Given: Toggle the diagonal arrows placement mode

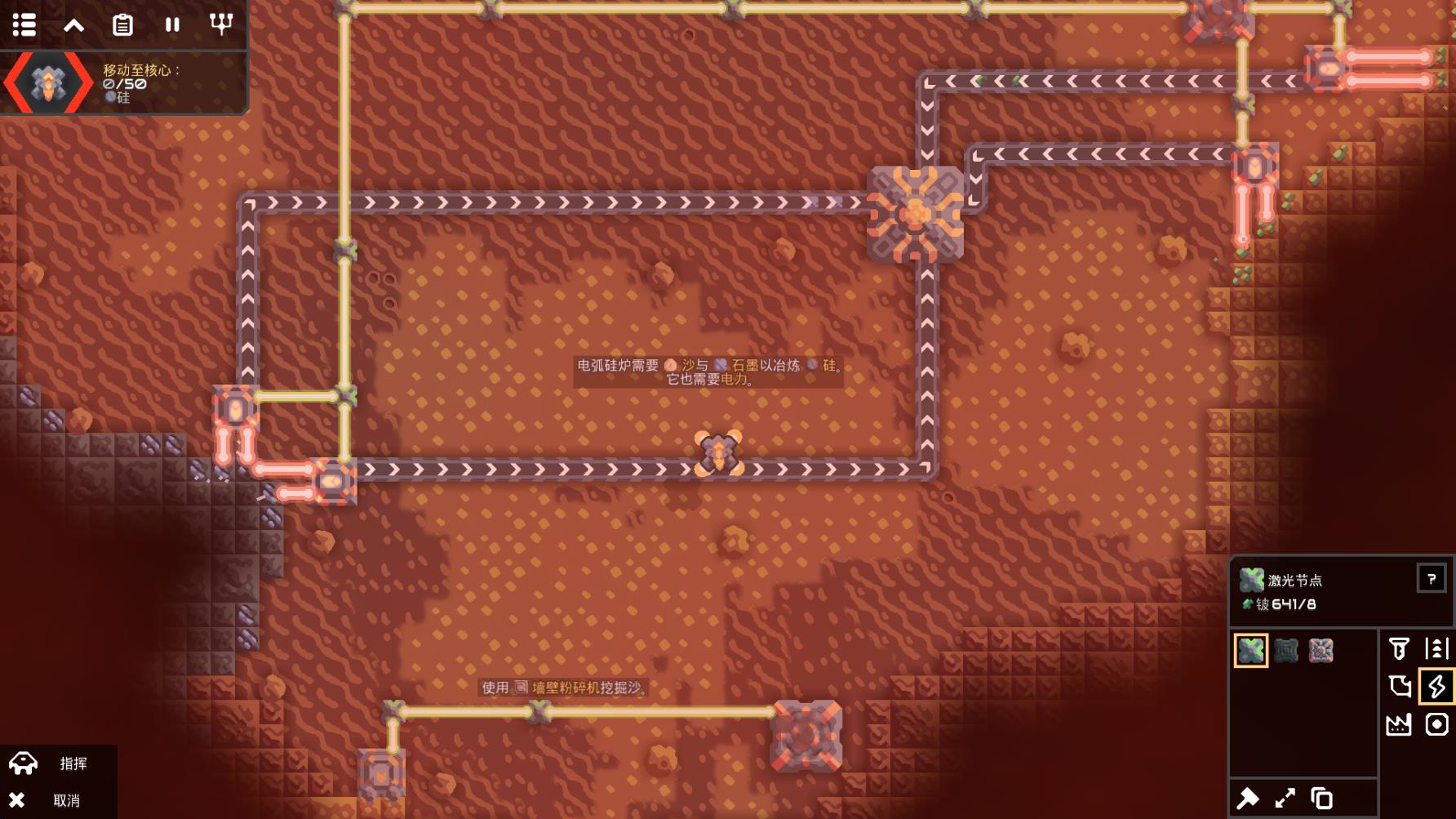Looking at the screenshot, I should (1285, 798).
